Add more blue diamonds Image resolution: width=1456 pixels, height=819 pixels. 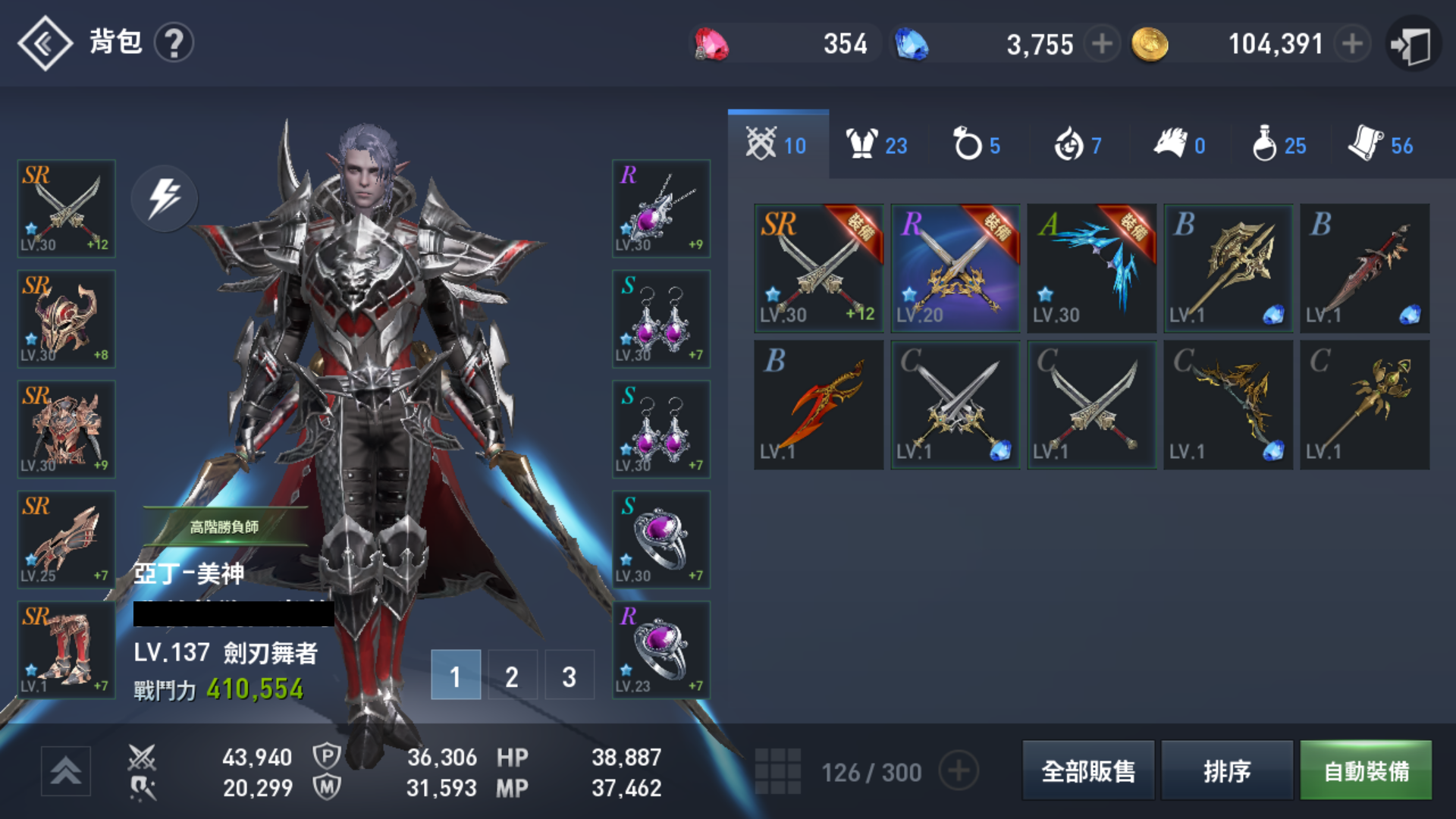pyautogui.click(x=1102, y=44)
